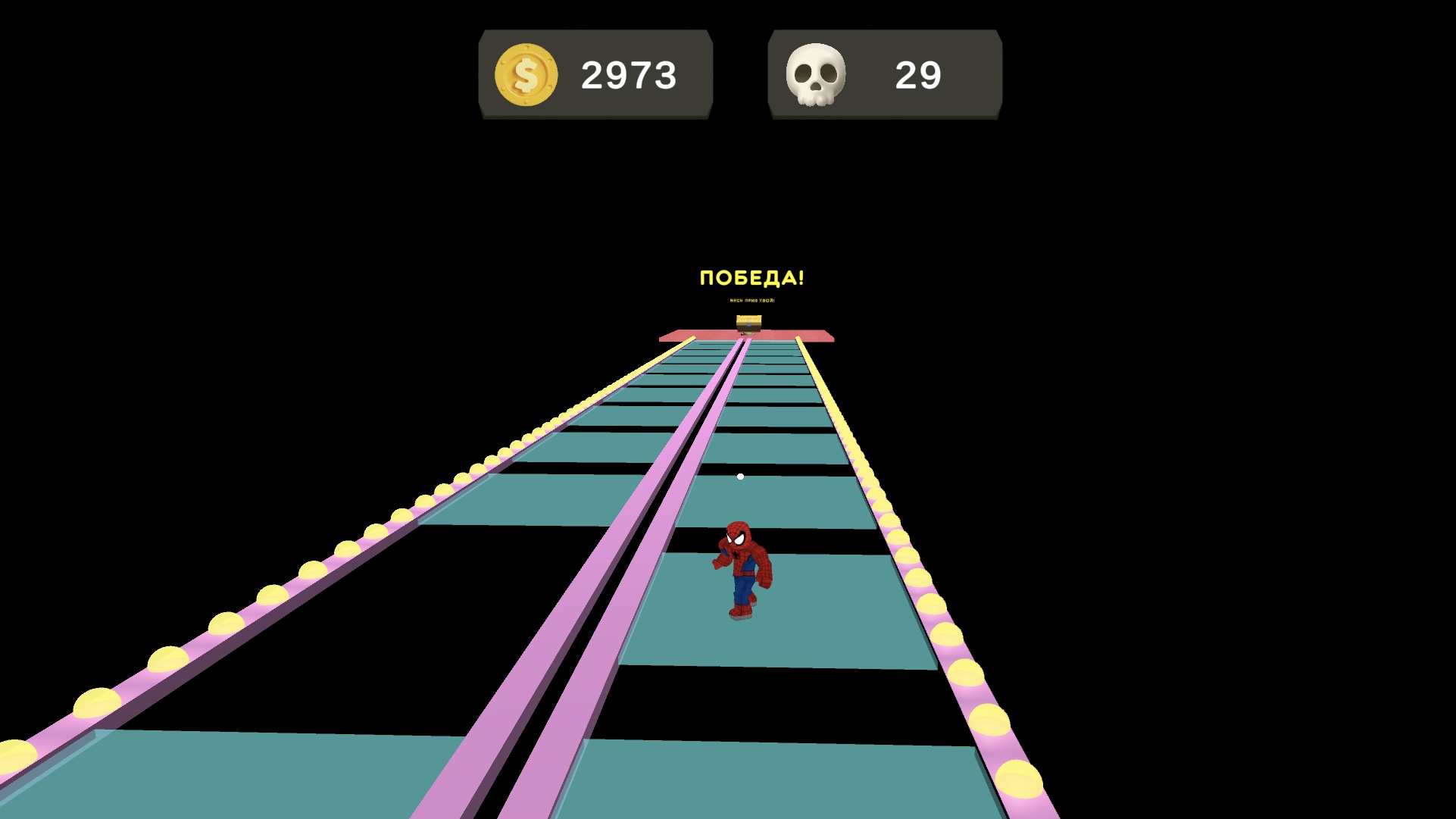The image size is (1456, 819).
Task: Click the white crosshair dot
Action: [739, 476]
